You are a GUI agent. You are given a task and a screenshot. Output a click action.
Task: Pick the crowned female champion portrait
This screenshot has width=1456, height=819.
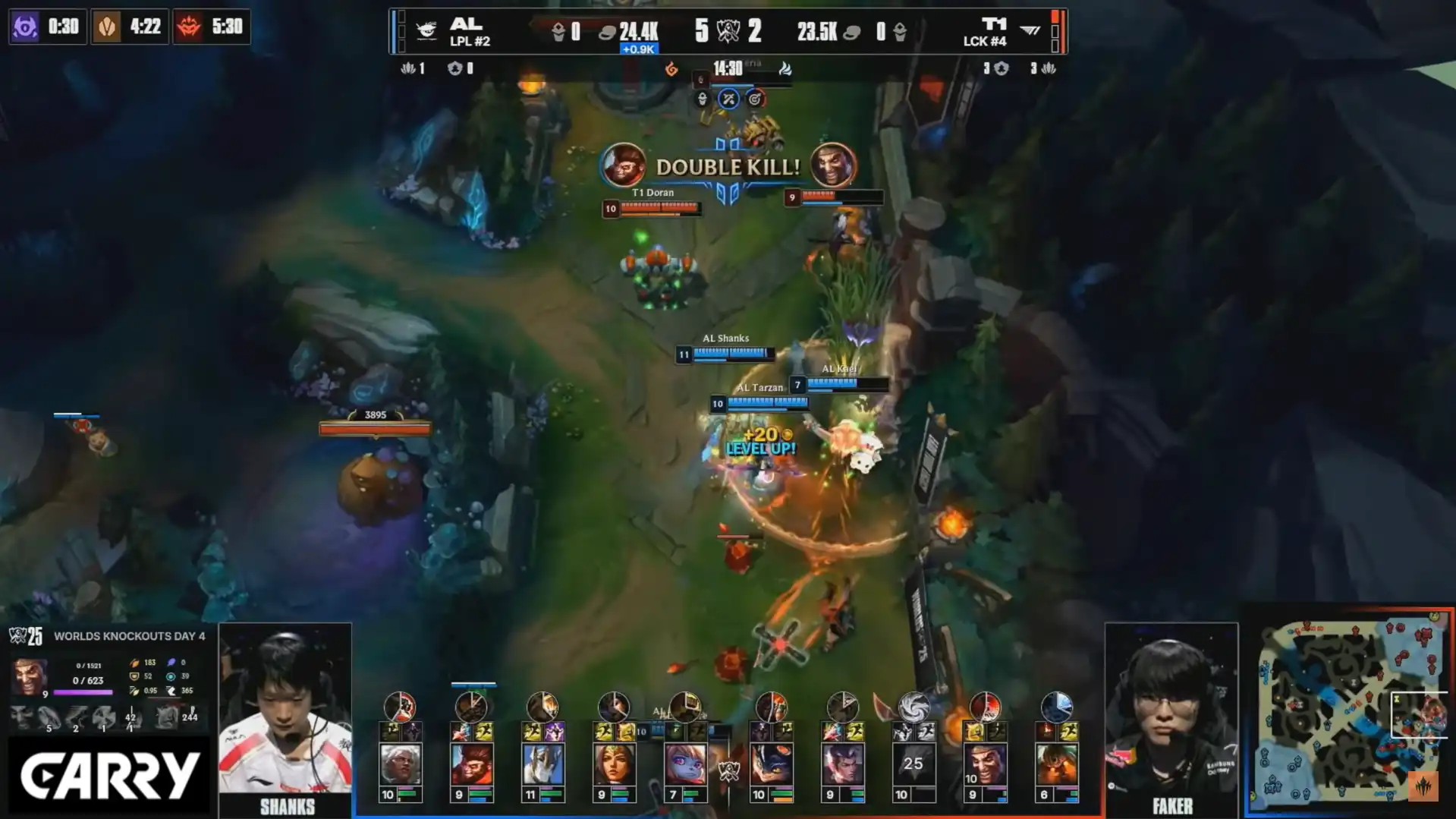click(x=614, y=764)
